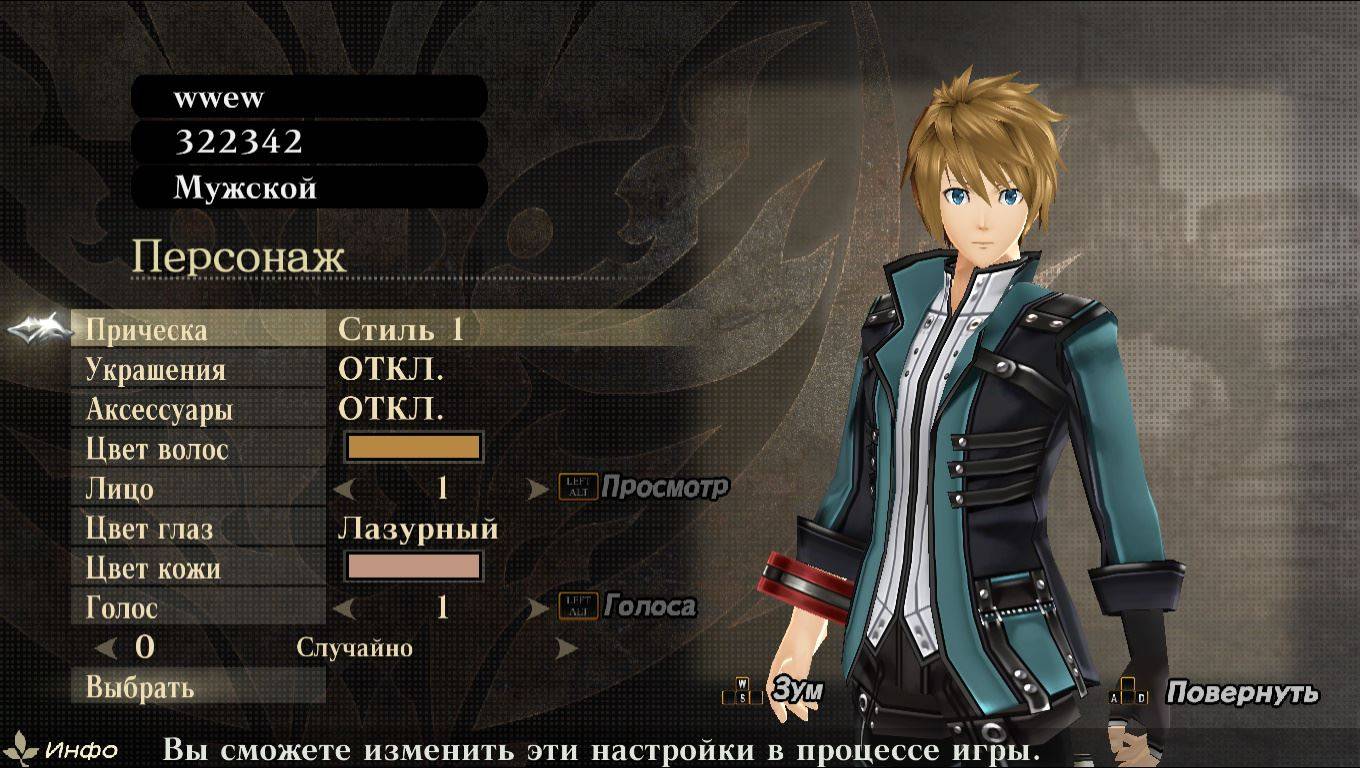The image size is (1360, 768).
Task: Edit the code name field 322342
Action: 309,142
